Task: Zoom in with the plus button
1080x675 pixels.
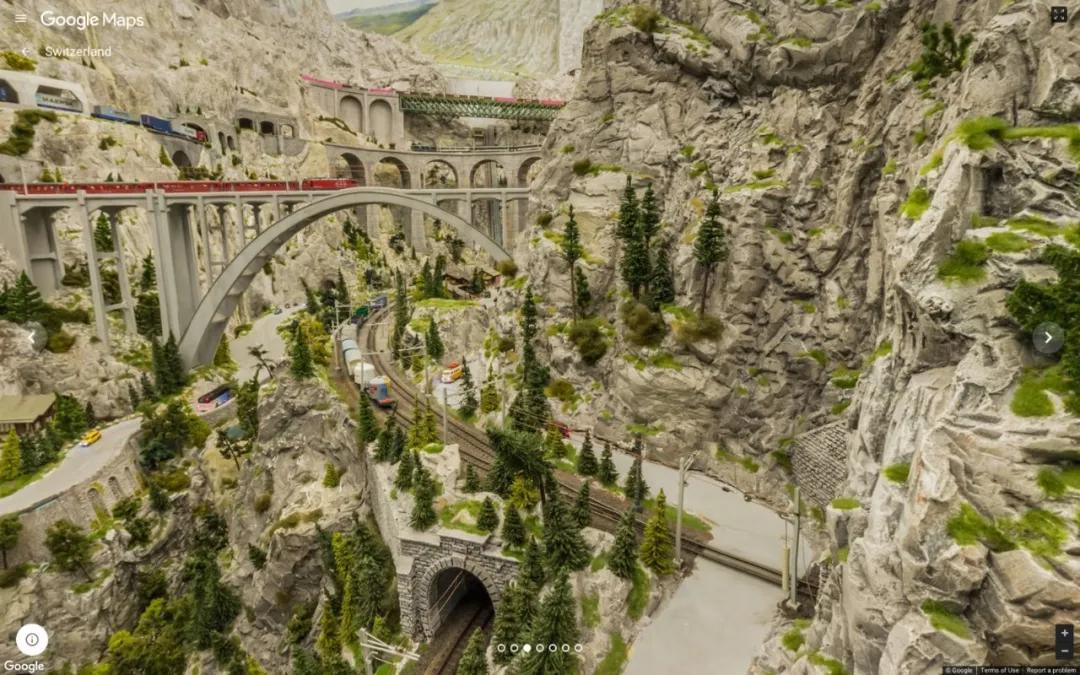Action: [x=1063, y=634]
